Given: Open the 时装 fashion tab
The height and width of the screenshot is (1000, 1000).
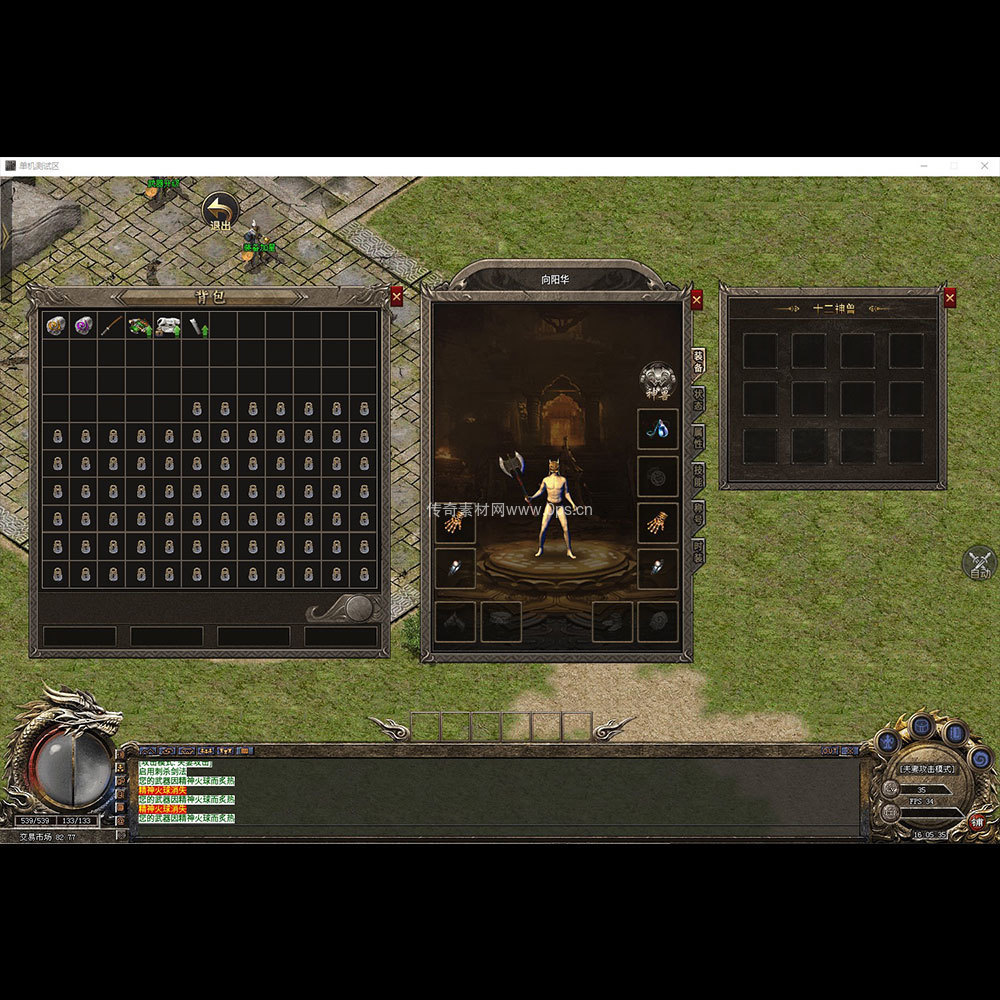Looking at the screenshot, I should click(698, 551).
